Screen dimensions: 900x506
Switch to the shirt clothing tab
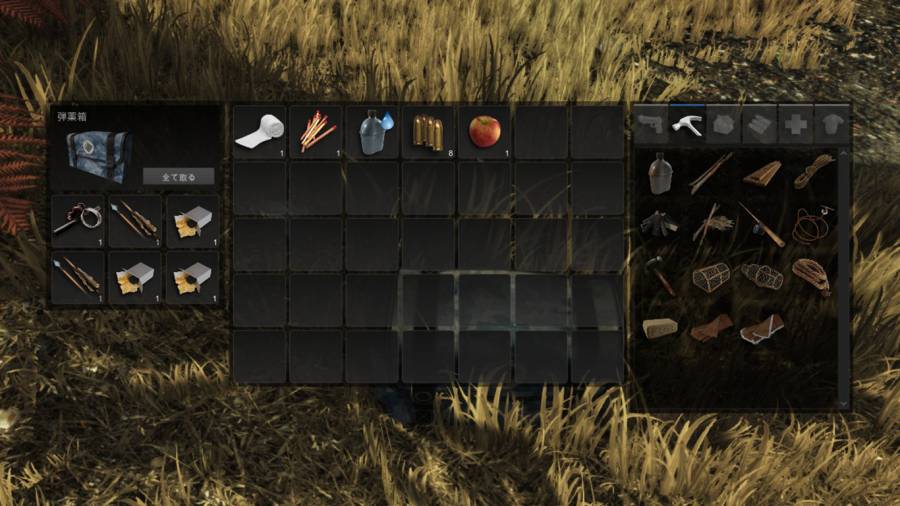click(832, 123)
